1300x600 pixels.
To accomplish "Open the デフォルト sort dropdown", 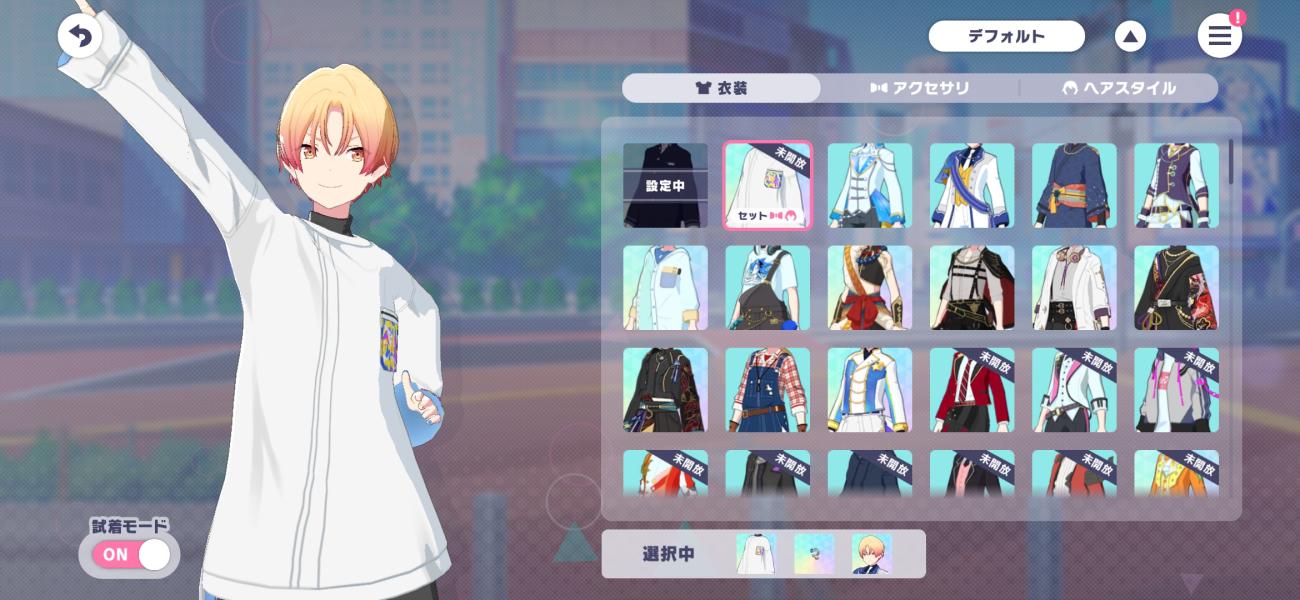I will coord(1006,37).
